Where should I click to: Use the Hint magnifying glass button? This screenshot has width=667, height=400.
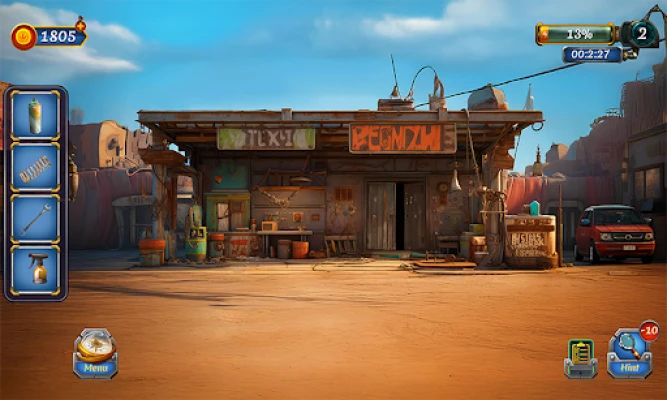[629, 353]
